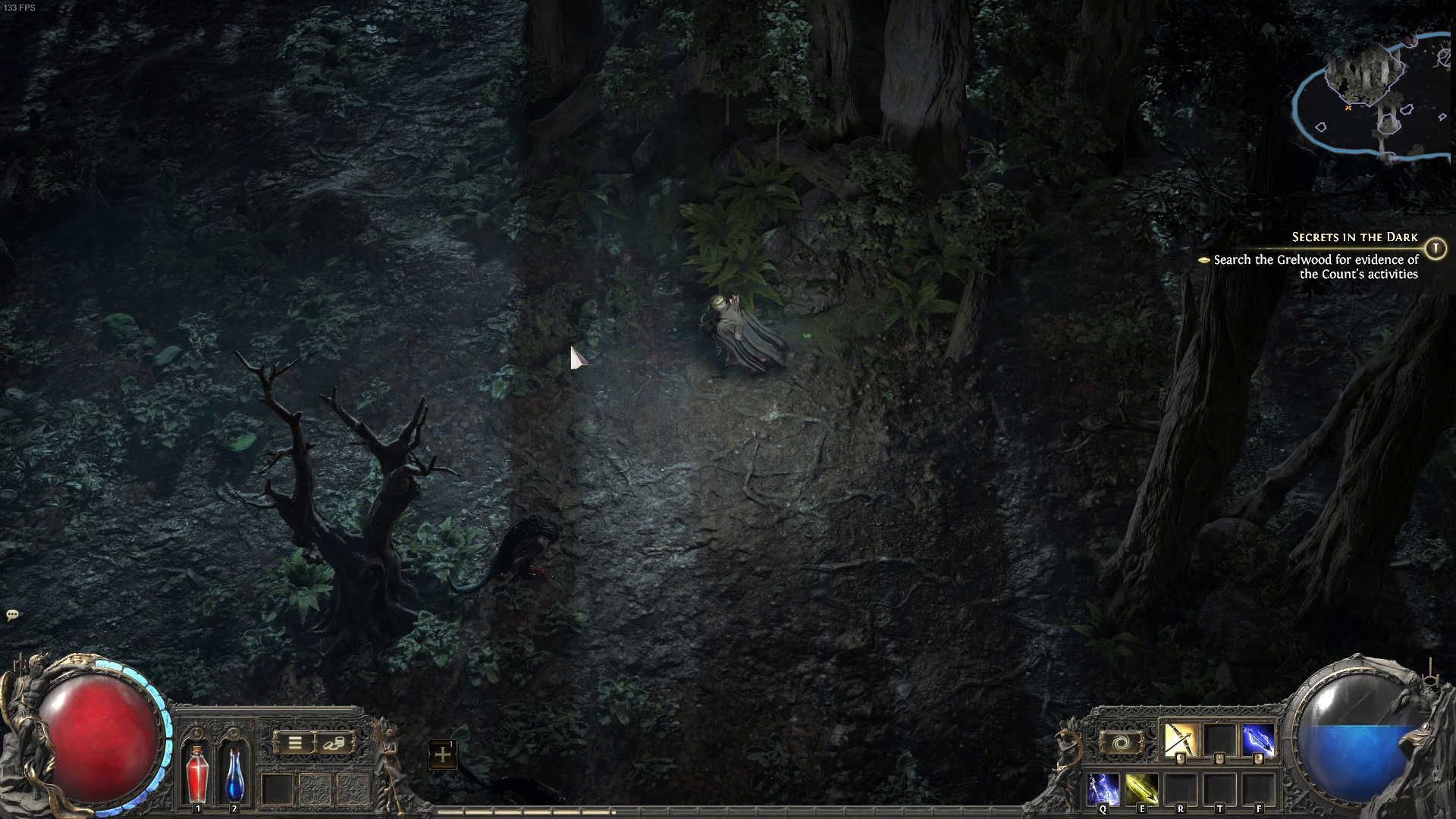Click the glowing passive skill point plus icon
Viewport: 1456px width, 819px height.
click(x=443, y=754)
